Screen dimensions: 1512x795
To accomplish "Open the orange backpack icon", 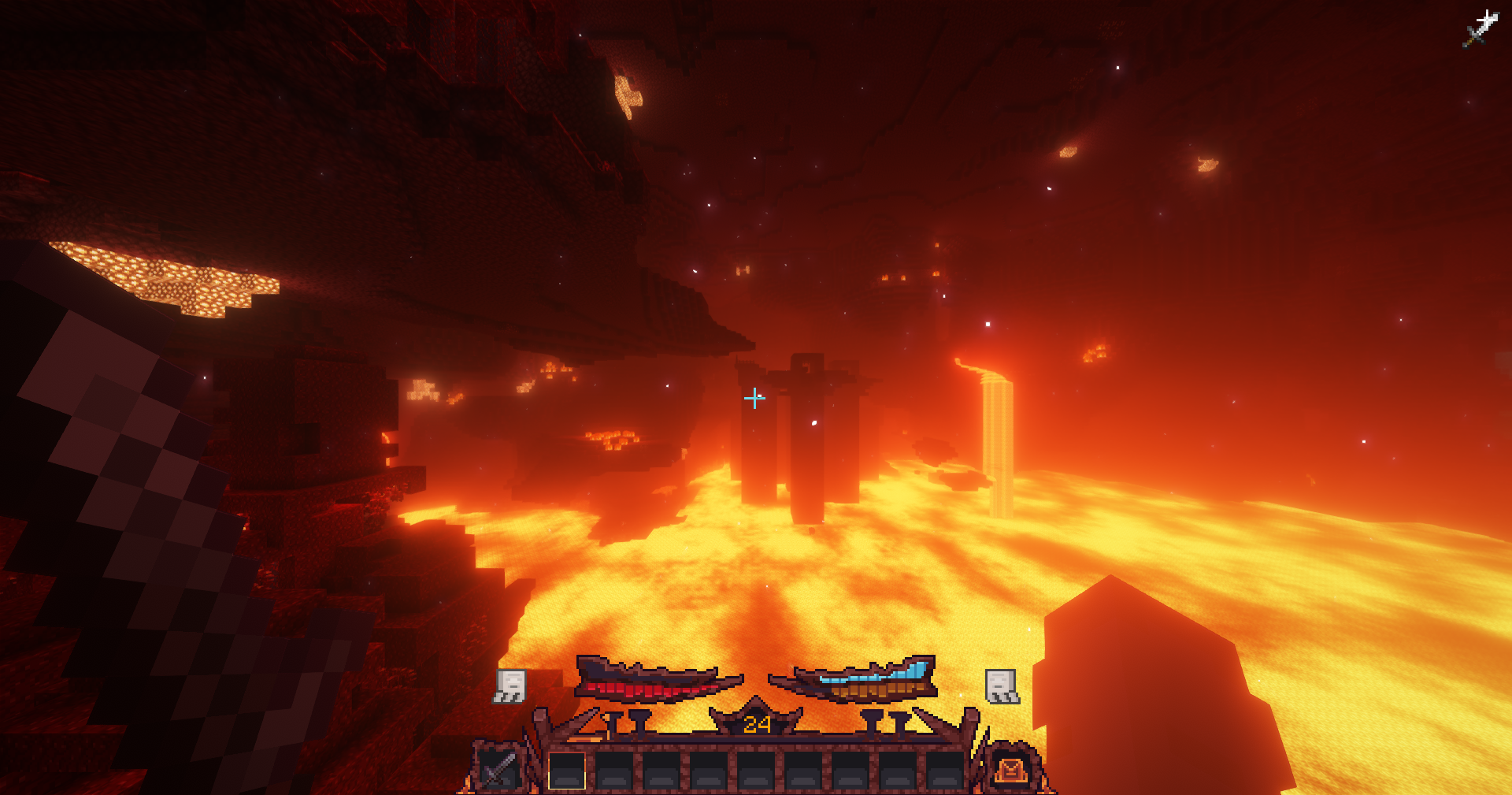I will coord(1010,768).
